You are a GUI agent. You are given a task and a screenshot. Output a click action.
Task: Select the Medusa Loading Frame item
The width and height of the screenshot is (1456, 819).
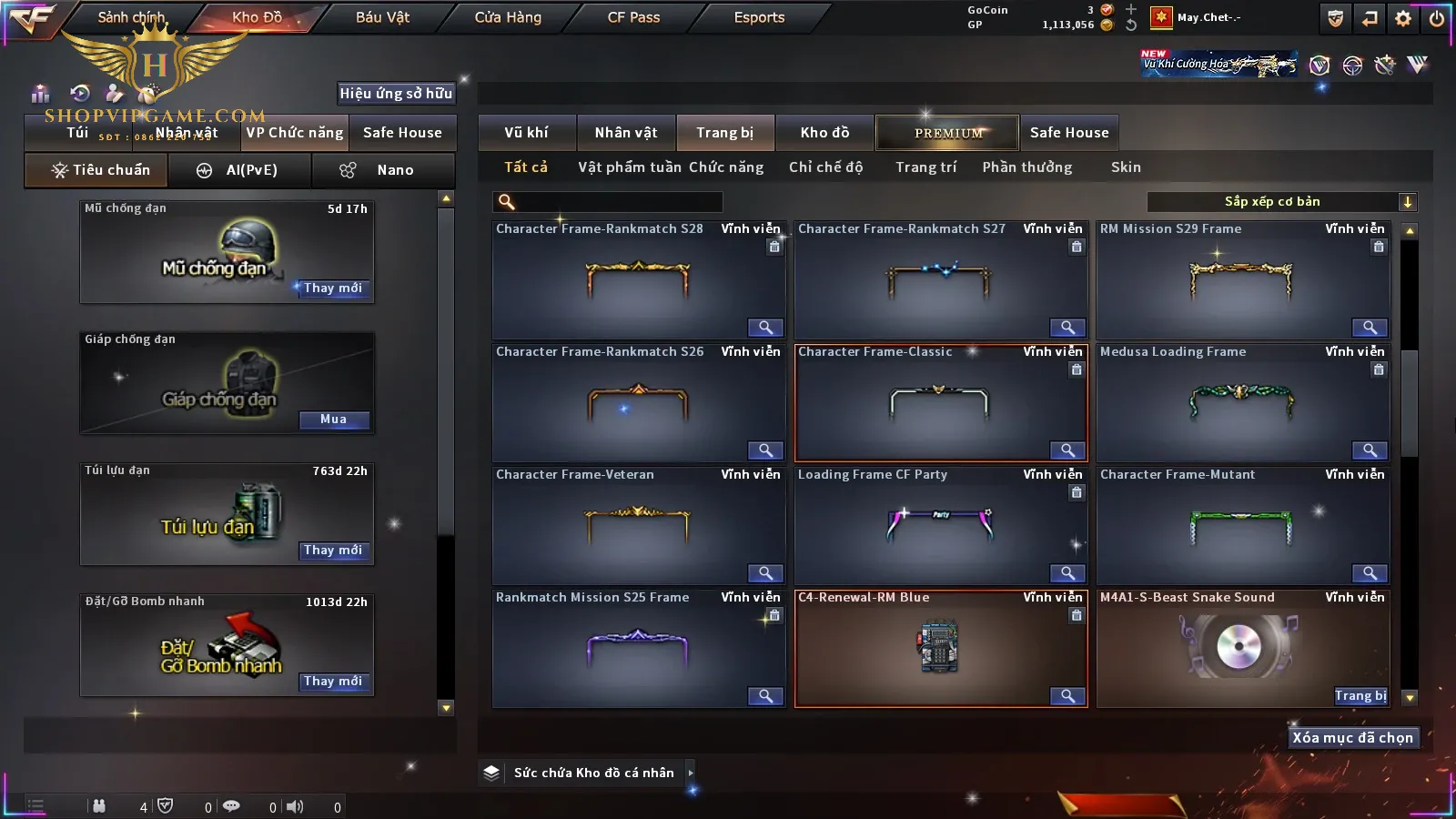(1242, 402)
